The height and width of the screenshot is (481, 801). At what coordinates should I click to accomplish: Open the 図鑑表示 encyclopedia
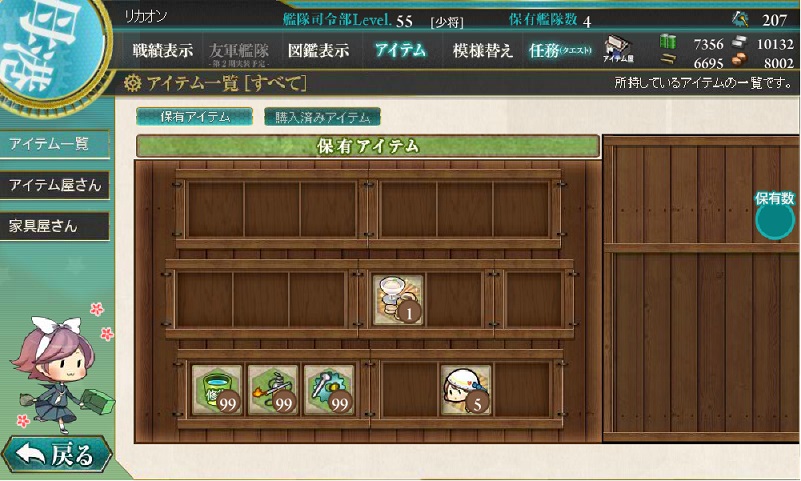pyautogui.click(x=318, y=51)
